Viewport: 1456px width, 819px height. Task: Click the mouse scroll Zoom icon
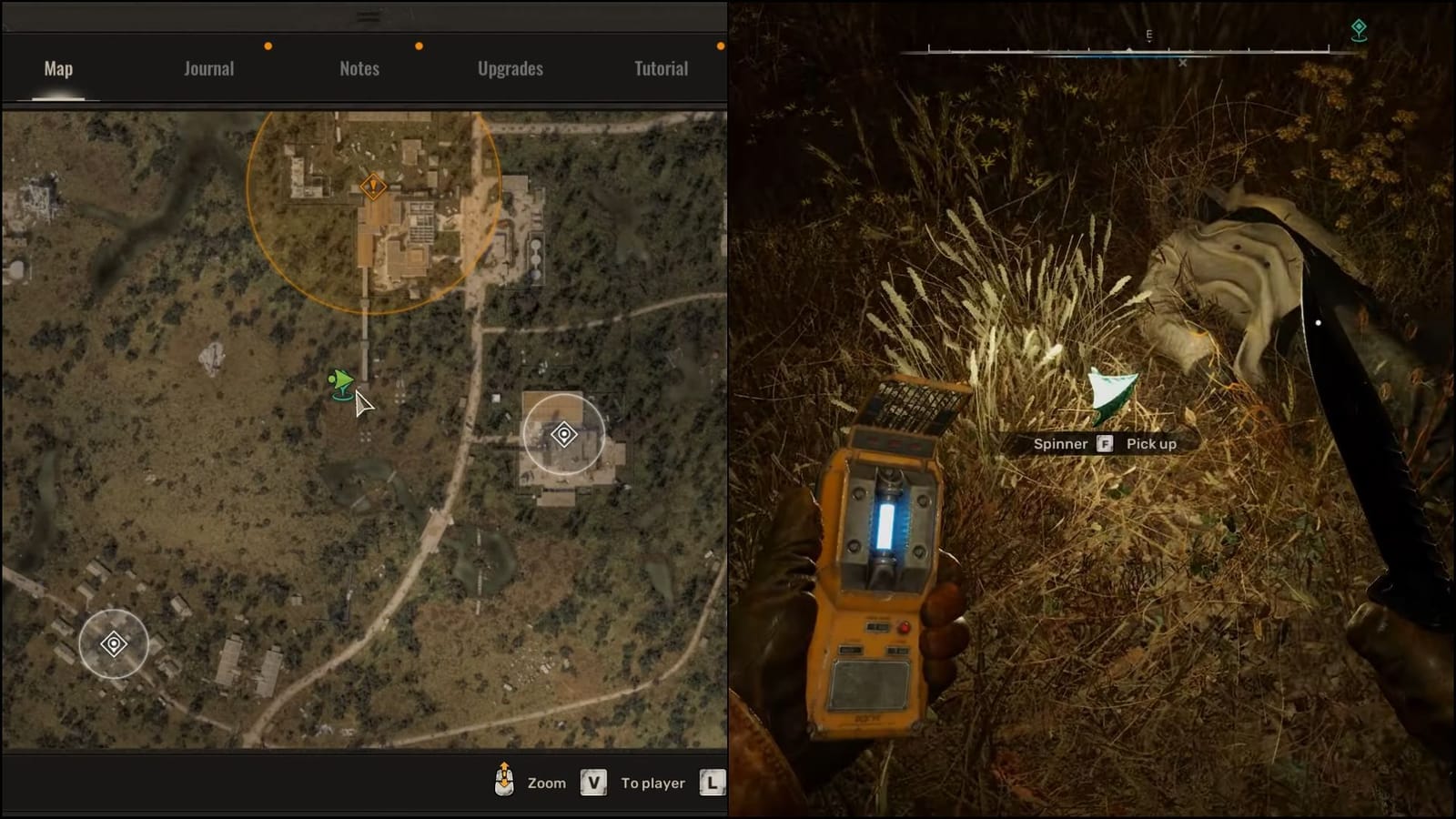coord(502,781)
